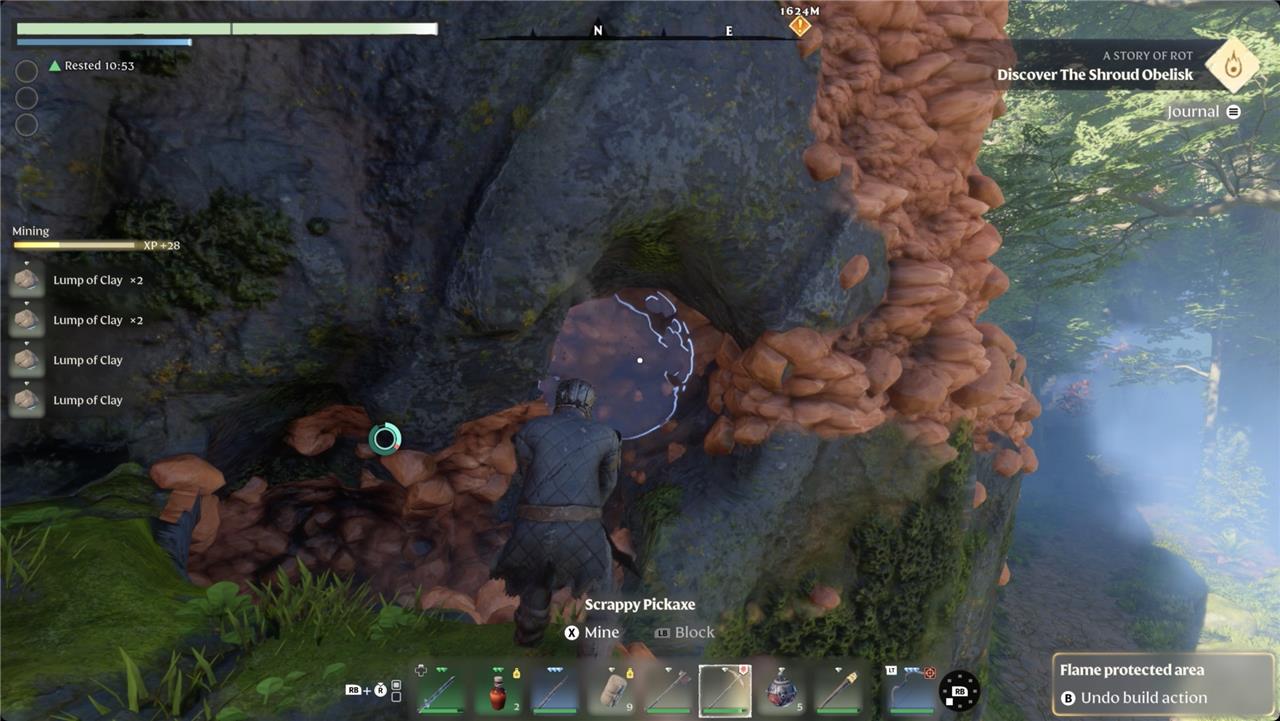Use the red health potion slot

(x=498, y=690)
